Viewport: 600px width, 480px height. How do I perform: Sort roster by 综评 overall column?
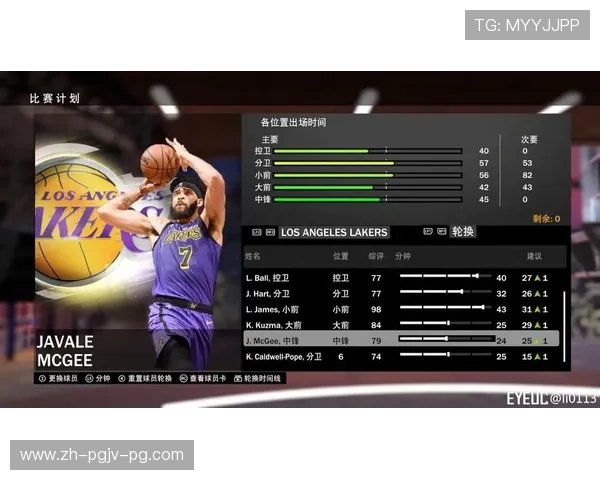(x=376, y=257)
